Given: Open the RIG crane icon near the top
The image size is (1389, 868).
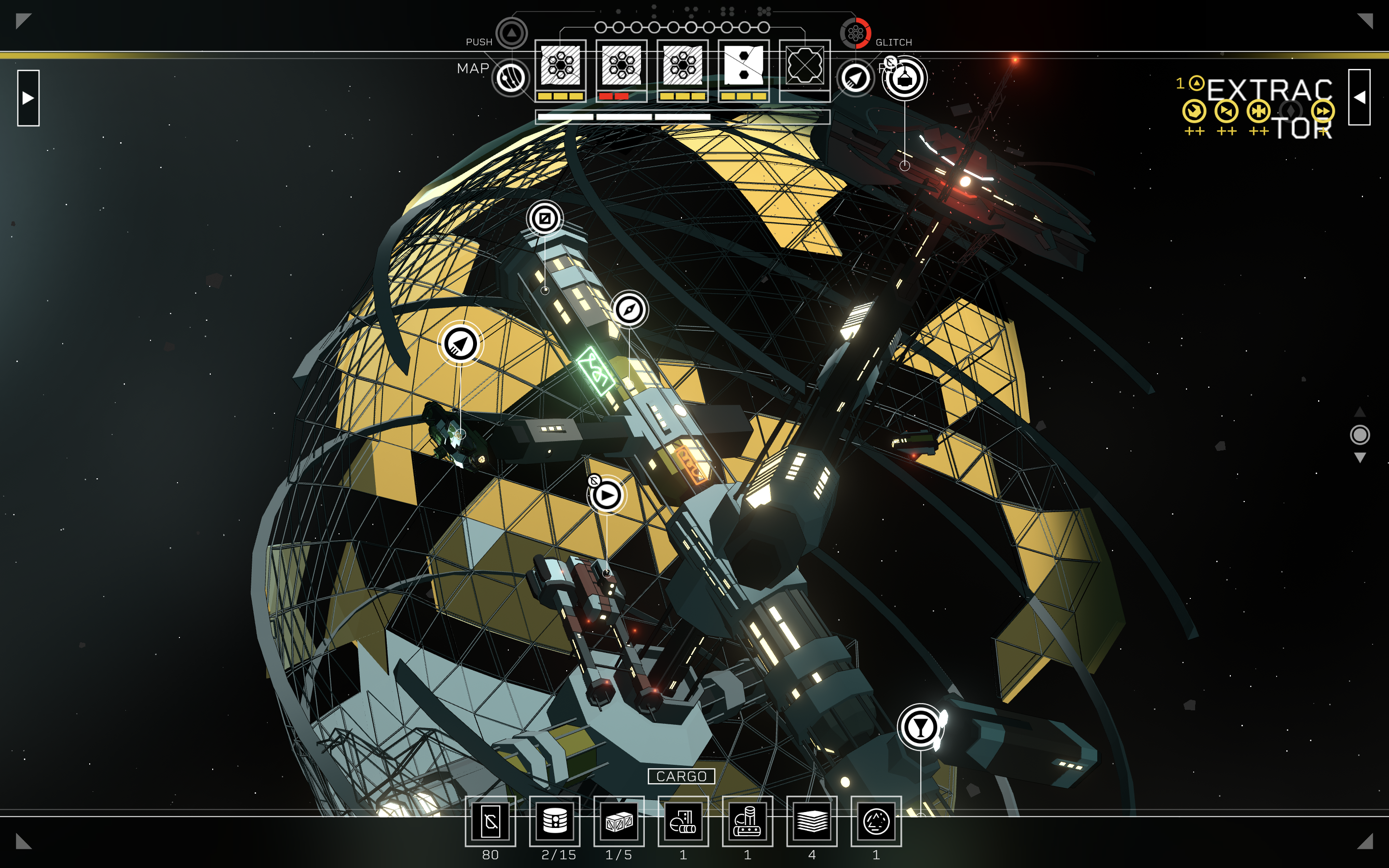Looking at the screenshot, I should point(905,79).
